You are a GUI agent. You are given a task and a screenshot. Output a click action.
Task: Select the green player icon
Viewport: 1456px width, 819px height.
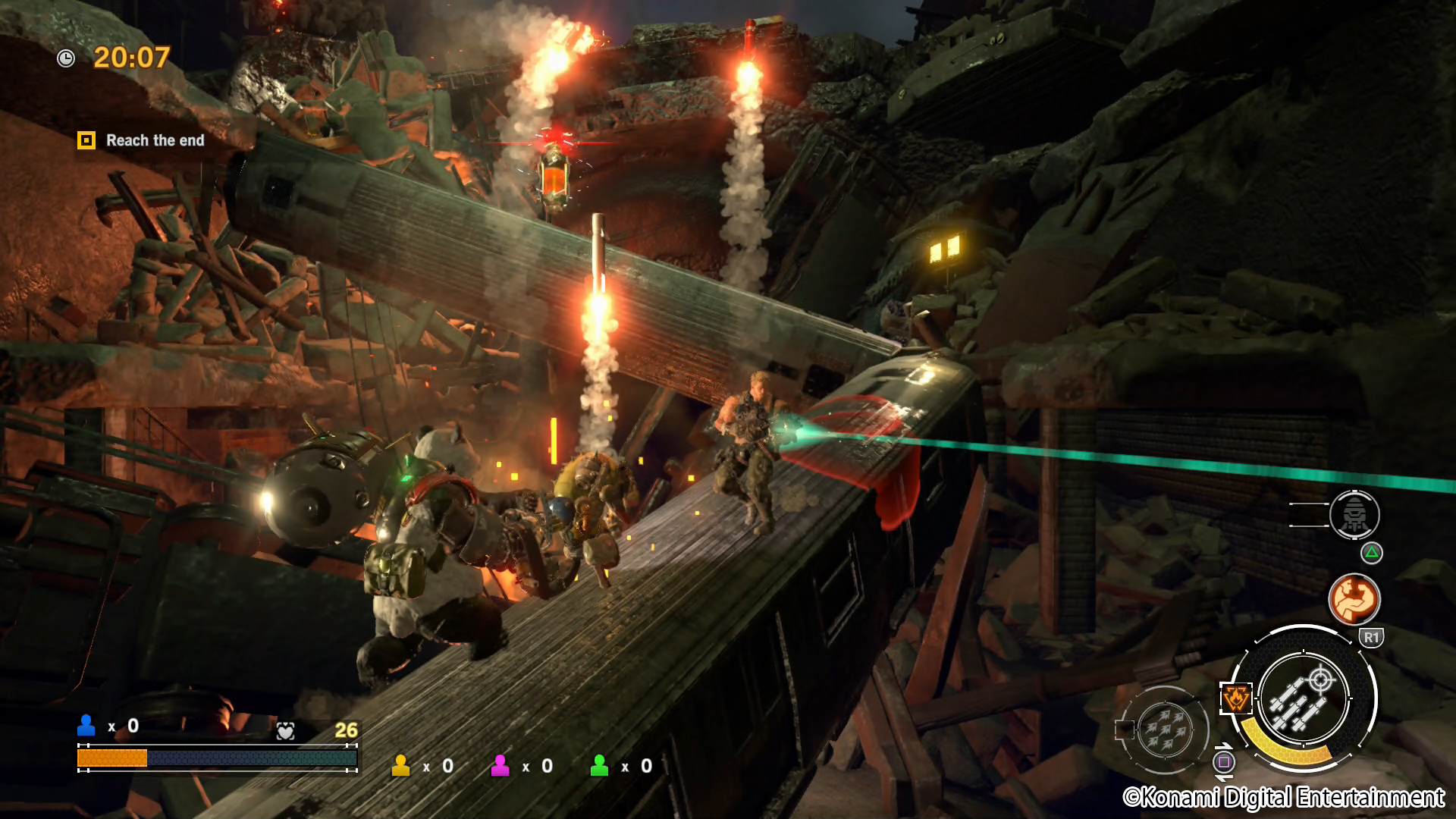599,766
